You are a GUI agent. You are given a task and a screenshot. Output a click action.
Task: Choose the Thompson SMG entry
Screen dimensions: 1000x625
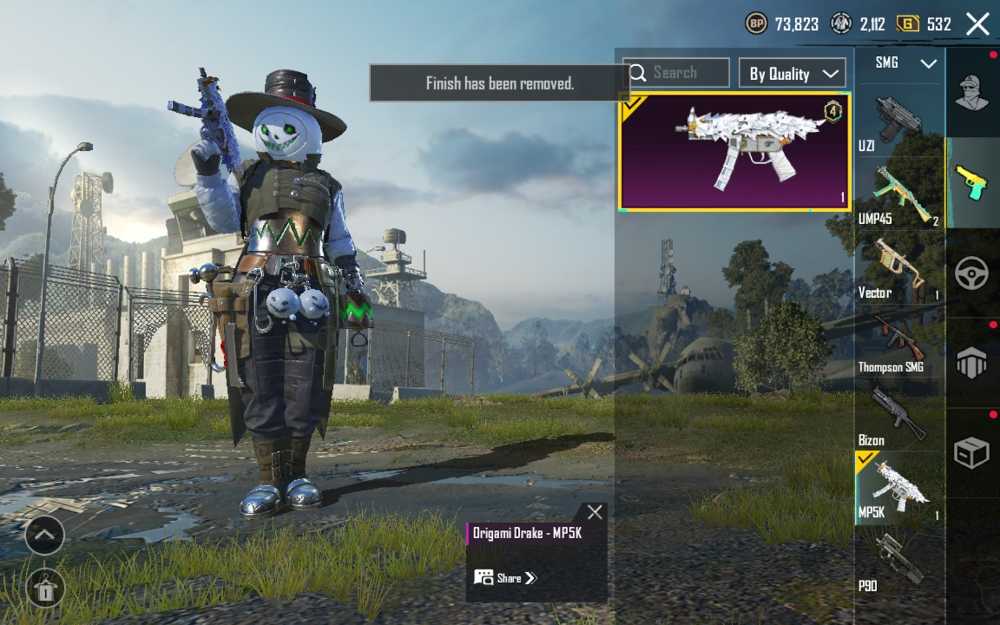coord(898,342)
